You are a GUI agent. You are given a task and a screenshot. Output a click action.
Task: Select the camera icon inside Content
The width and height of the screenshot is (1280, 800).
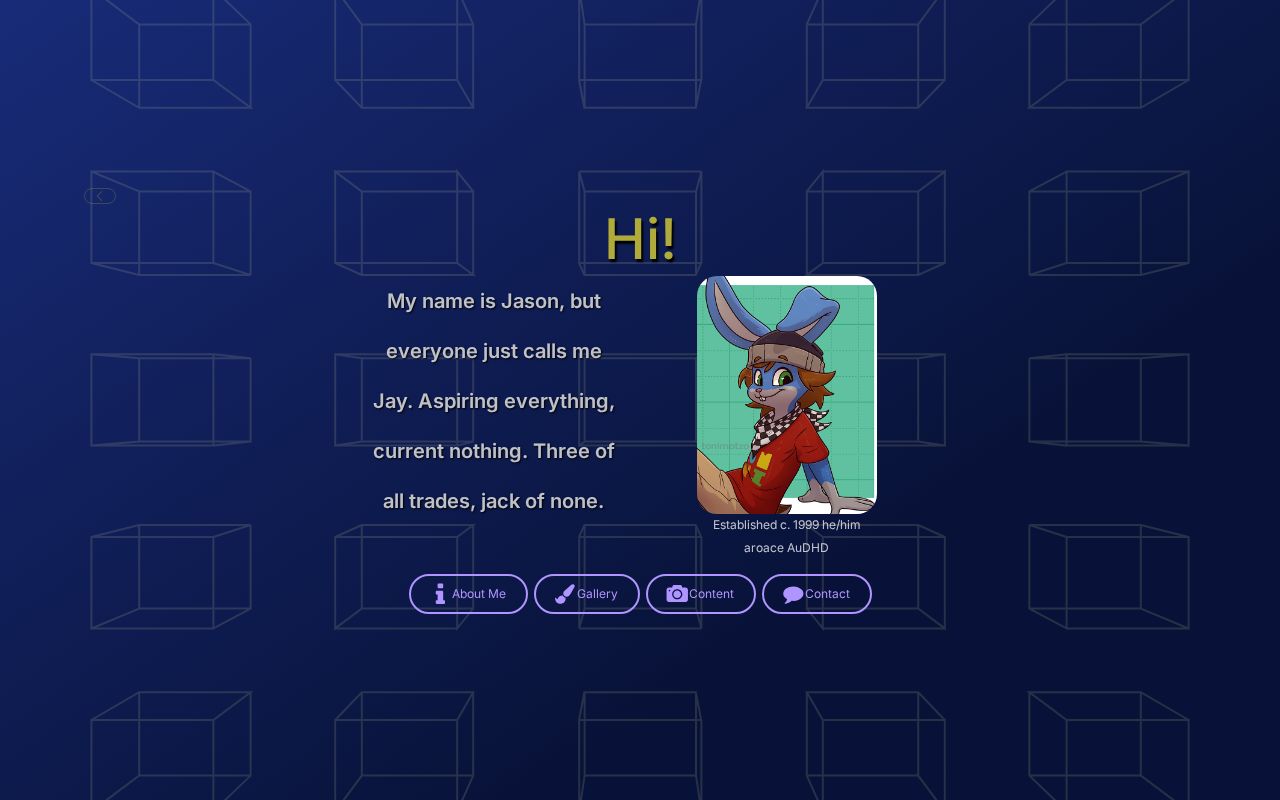click(x=677, y=593)
